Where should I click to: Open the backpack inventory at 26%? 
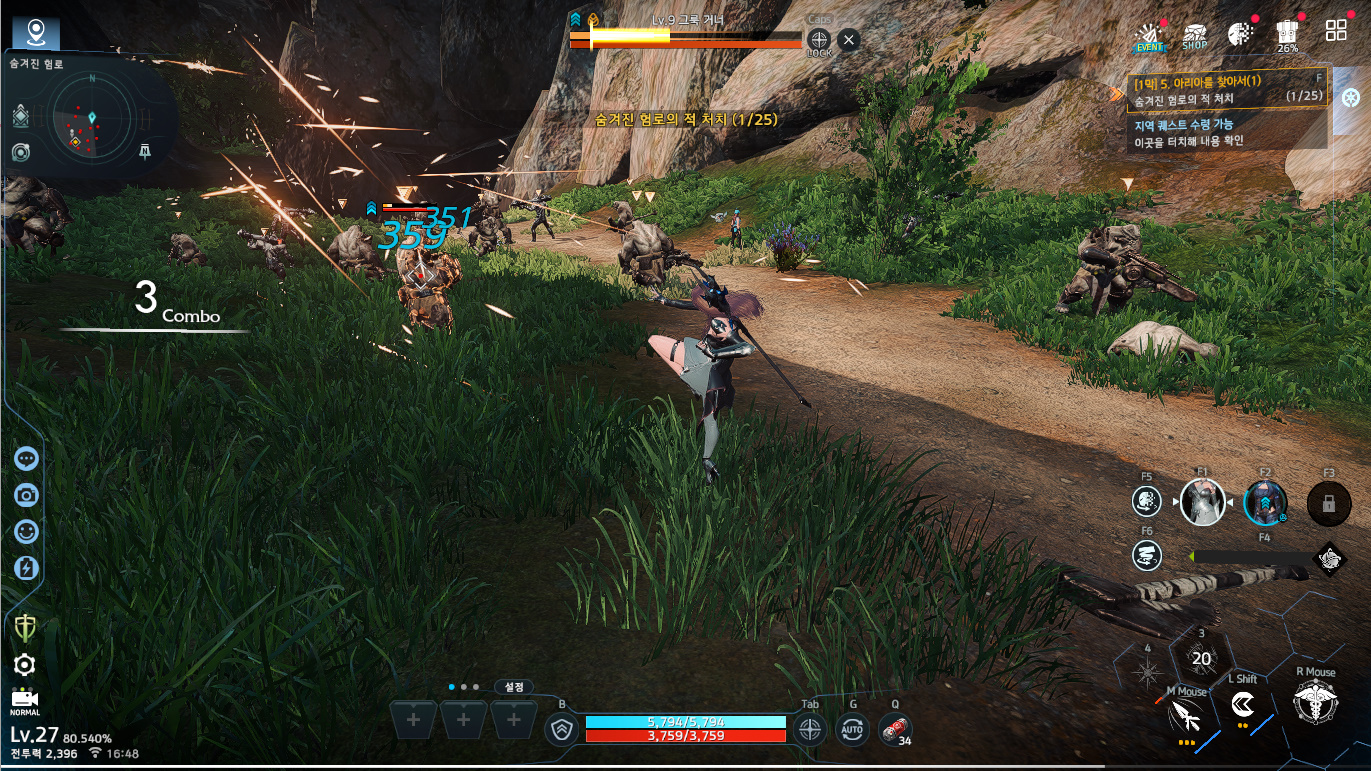pos(1287,35)
